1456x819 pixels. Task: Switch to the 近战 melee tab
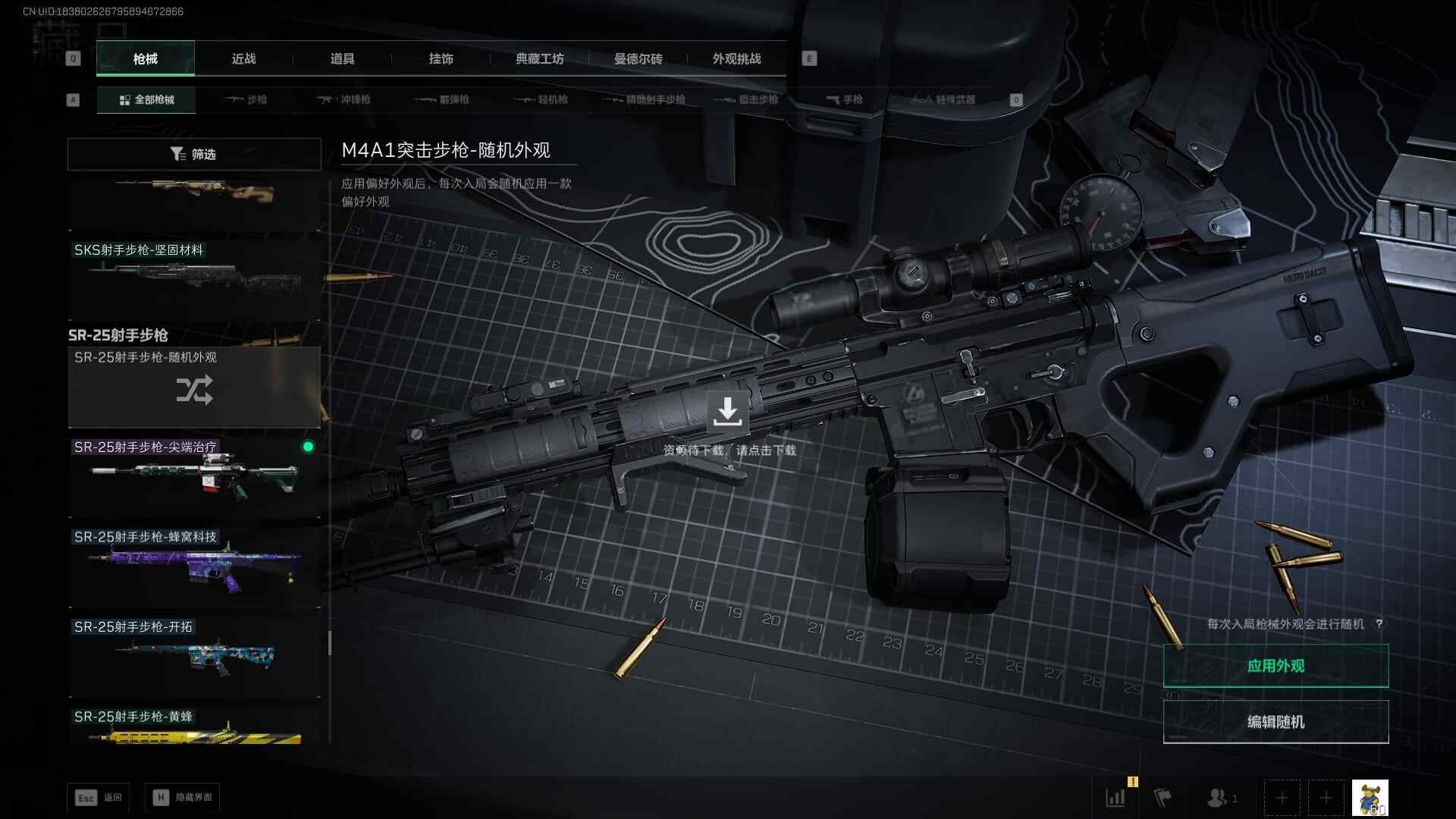[243, 59]
